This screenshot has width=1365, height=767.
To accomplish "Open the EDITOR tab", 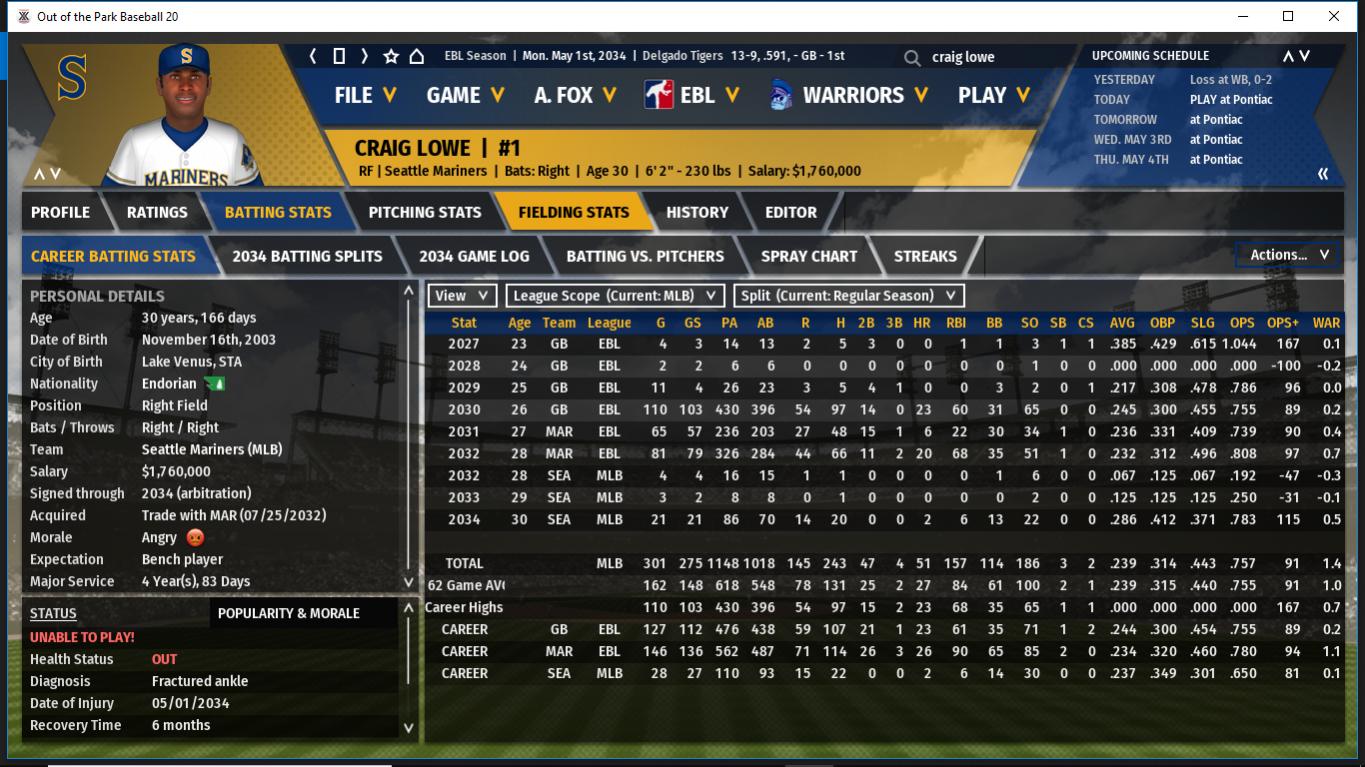I will [791, 212].
